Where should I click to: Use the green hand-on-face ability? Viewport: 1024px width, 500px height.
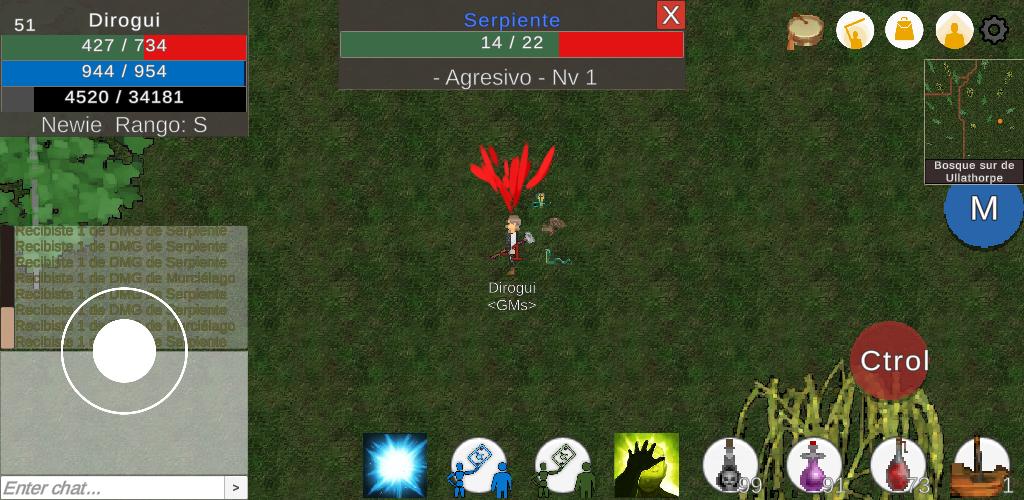[646, 465]
